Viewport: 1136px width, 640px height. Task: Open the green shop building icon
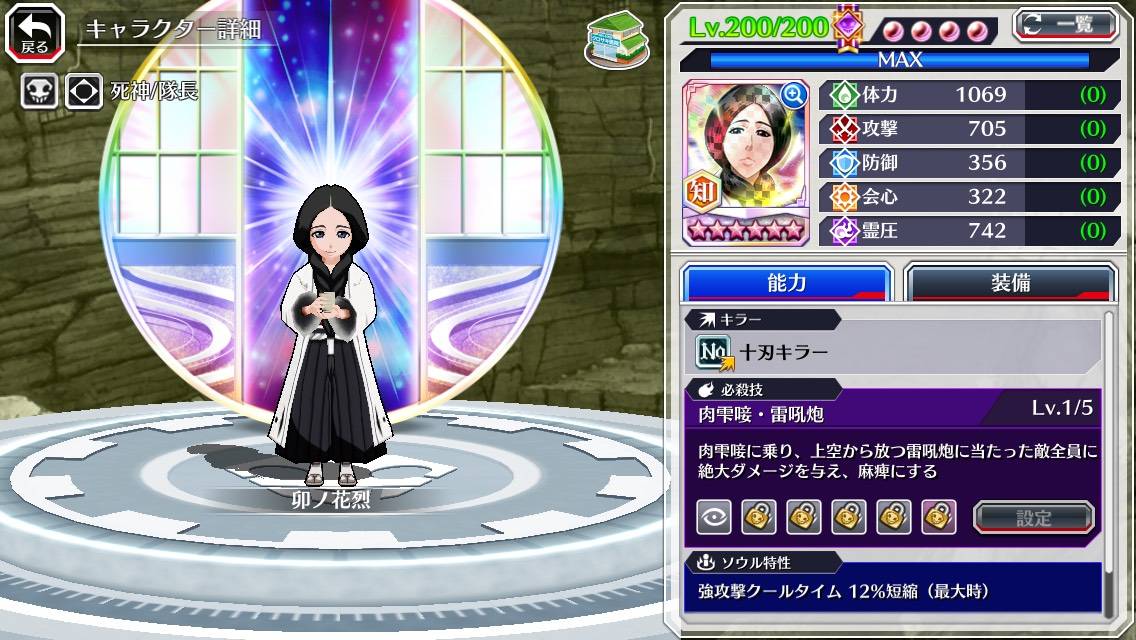point(616,40)
